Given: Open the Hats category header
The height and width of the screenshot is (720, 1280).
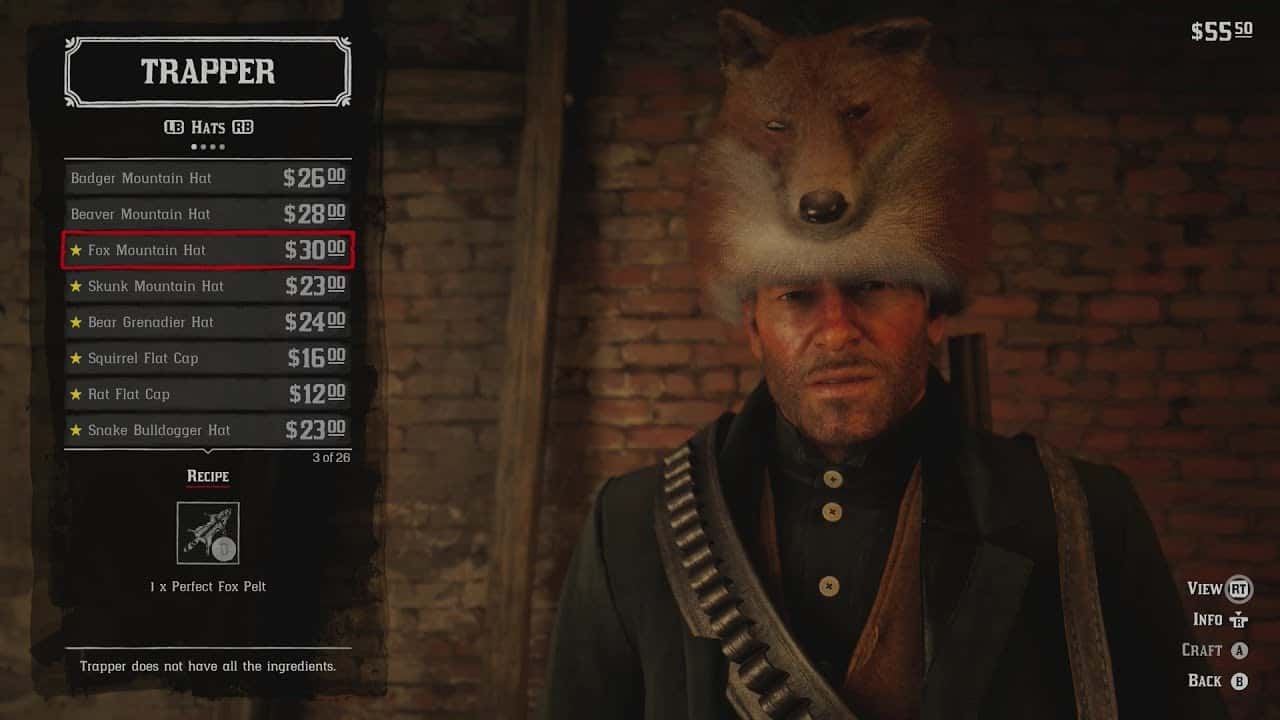Looking at the screenshot, I should (207, 127).
